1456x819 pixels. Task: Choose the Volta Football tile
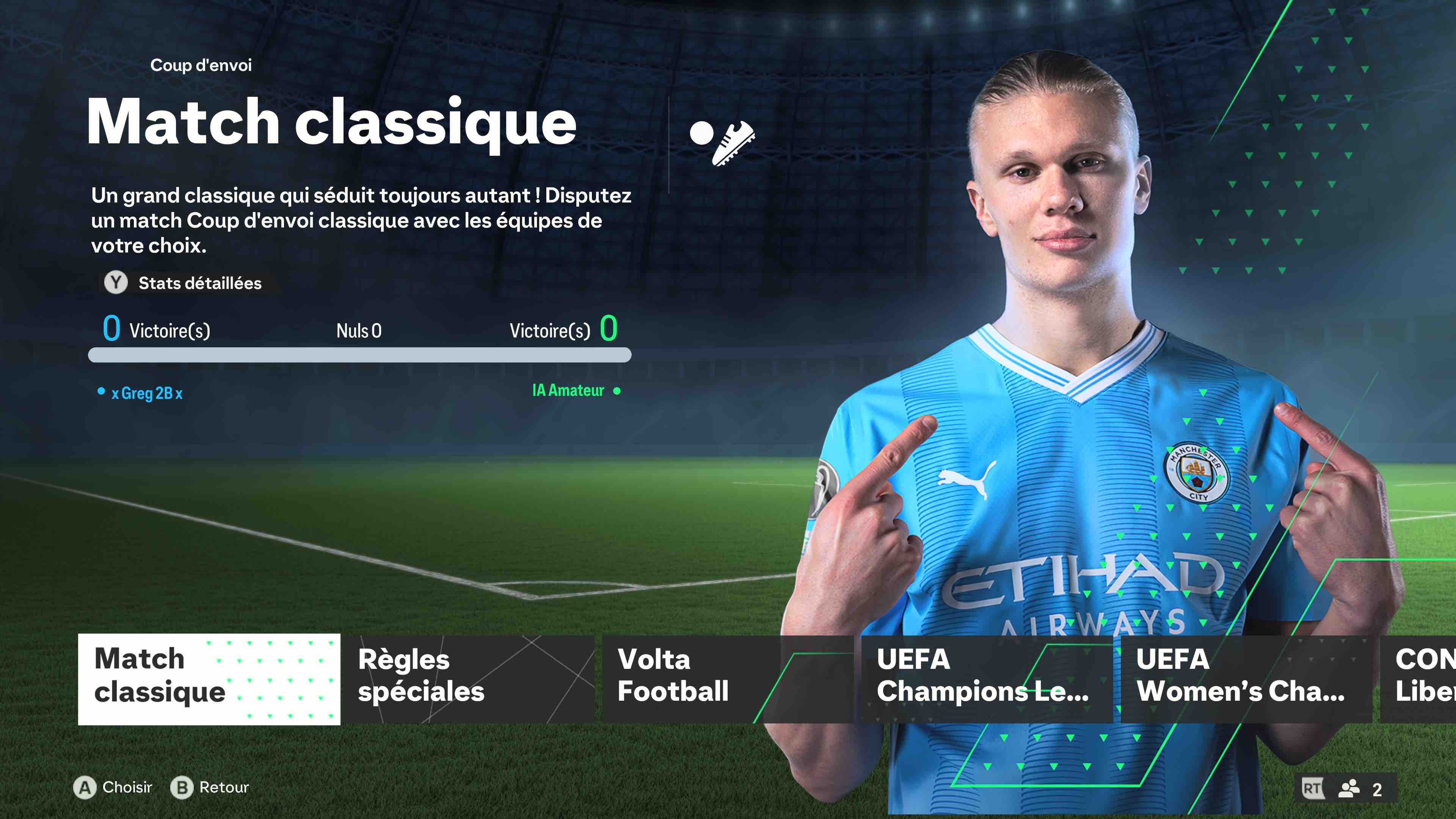(x=728, y=679)
